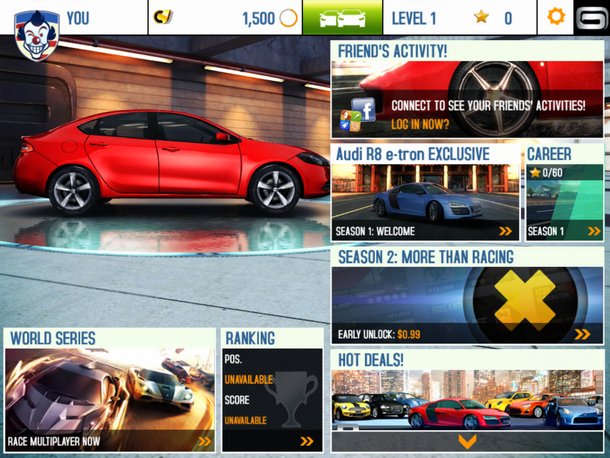Open the clown player profile avatar
This screenshot has height=458, width=610.
pyautogui.click(x=35, y=32)
